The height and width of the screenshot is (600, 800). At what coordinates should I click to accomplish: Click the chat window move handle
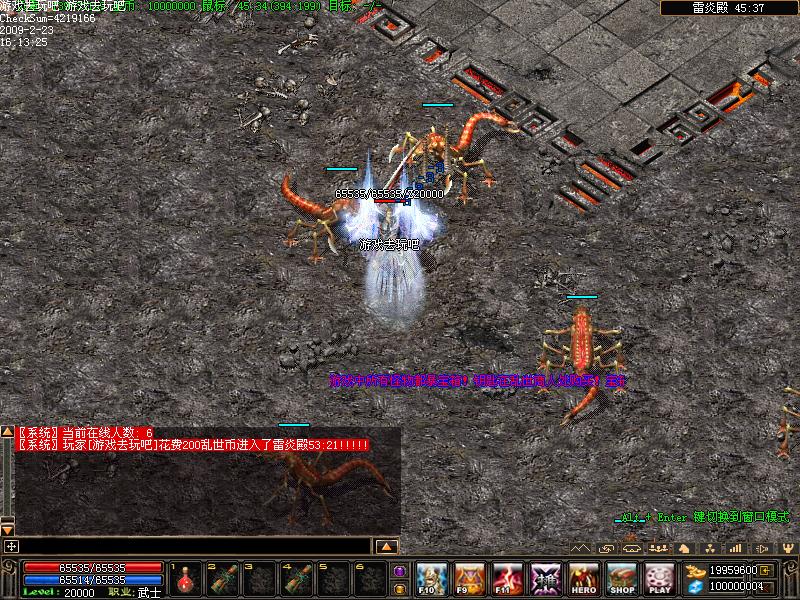pyautogui.click(x=11, y=546)
